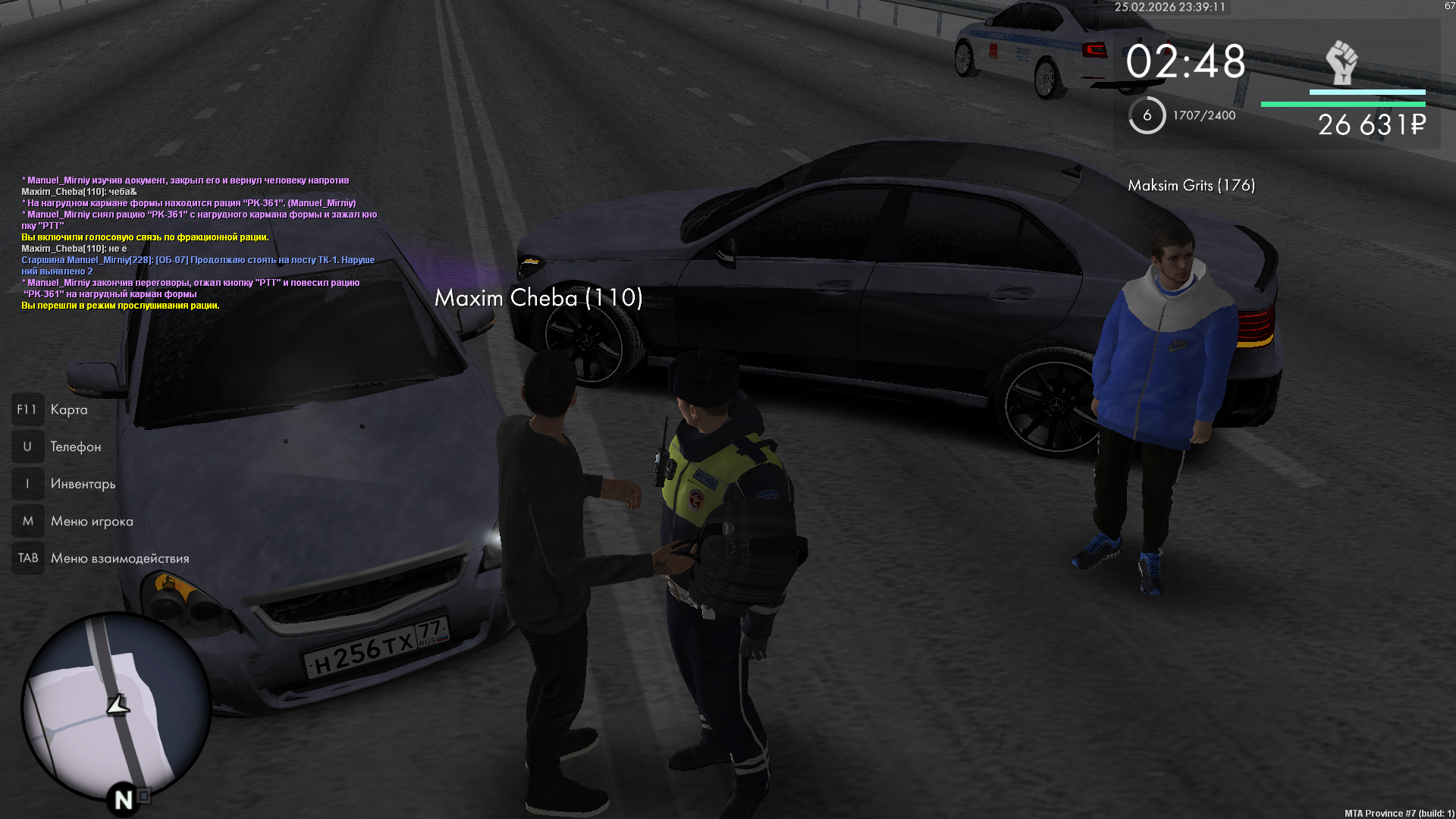Select the fist weapon icon
1456x819 pixels.
pyautogui.click(x=1341, y=63)
